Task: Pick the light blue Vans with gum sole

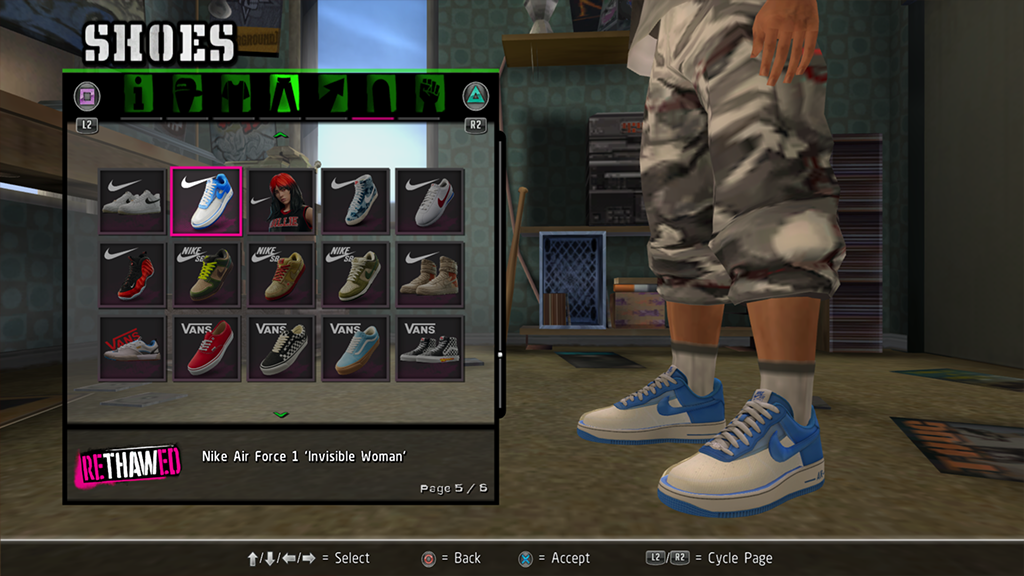Action: pyautogui.click(x=355, y=348)
